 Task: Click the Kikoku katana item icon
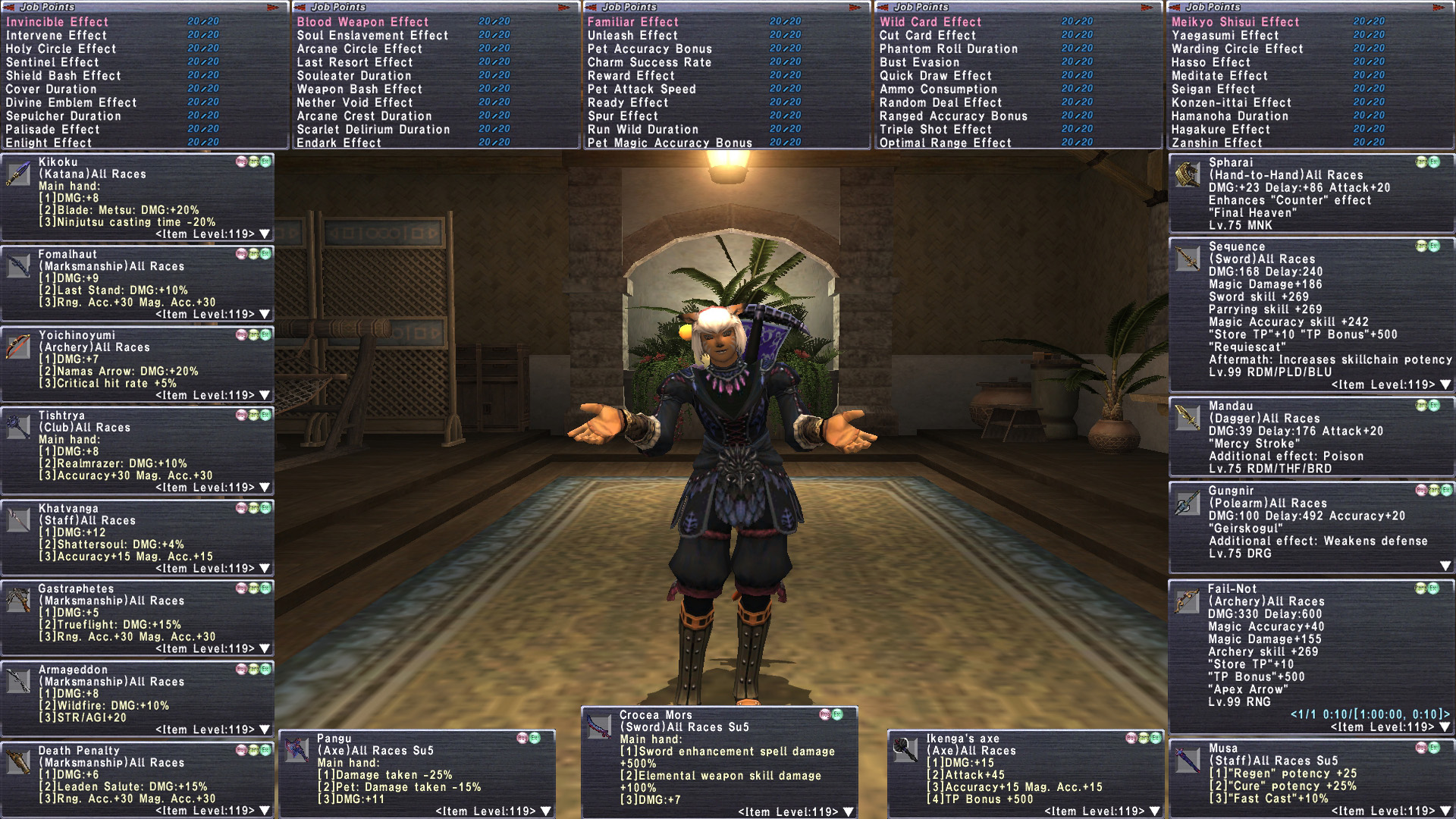(18, 174)
